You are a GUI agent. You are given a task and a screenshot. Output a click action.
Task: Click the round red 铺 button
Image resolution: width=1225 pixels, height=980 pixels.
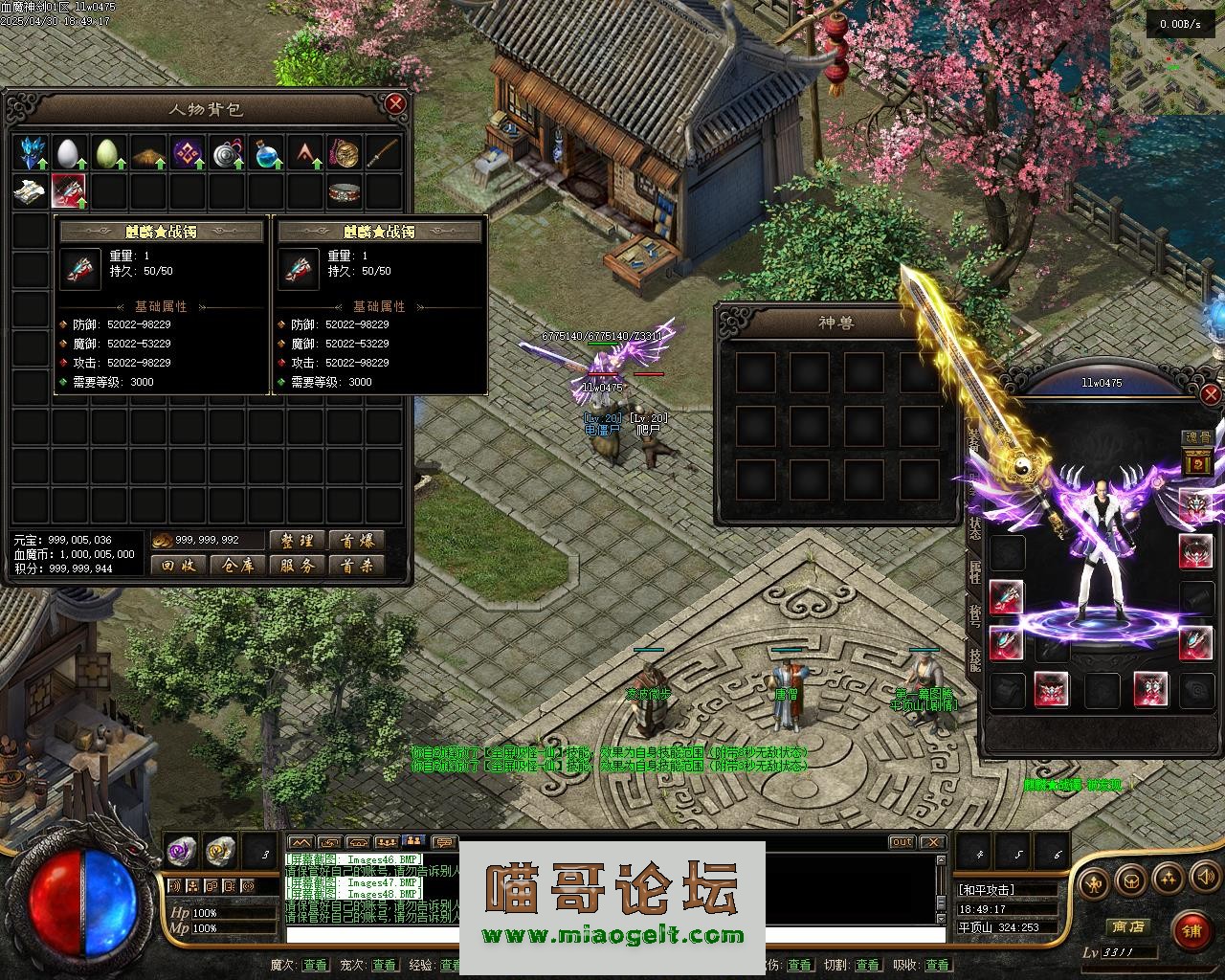[1192, 929]
